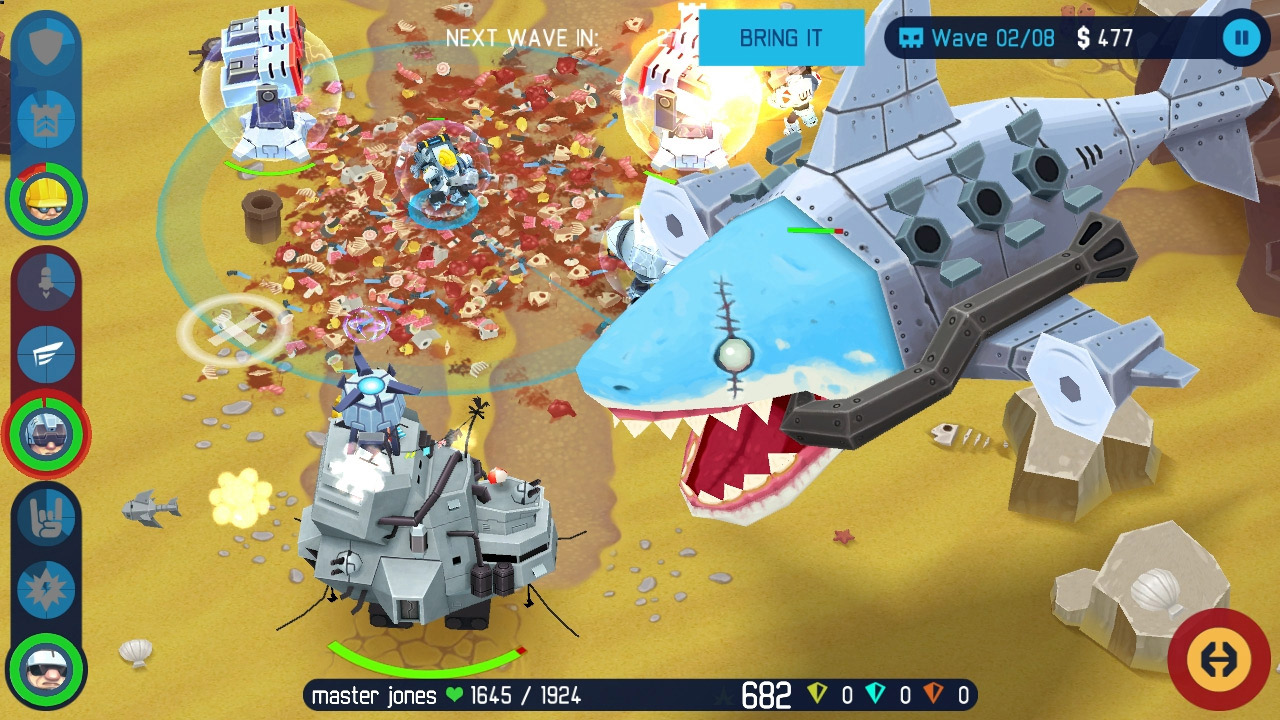Viewport: 1280px width, 720px height.
Task: Select the jet wing ability icon
Action: click(x=45, y=352)
